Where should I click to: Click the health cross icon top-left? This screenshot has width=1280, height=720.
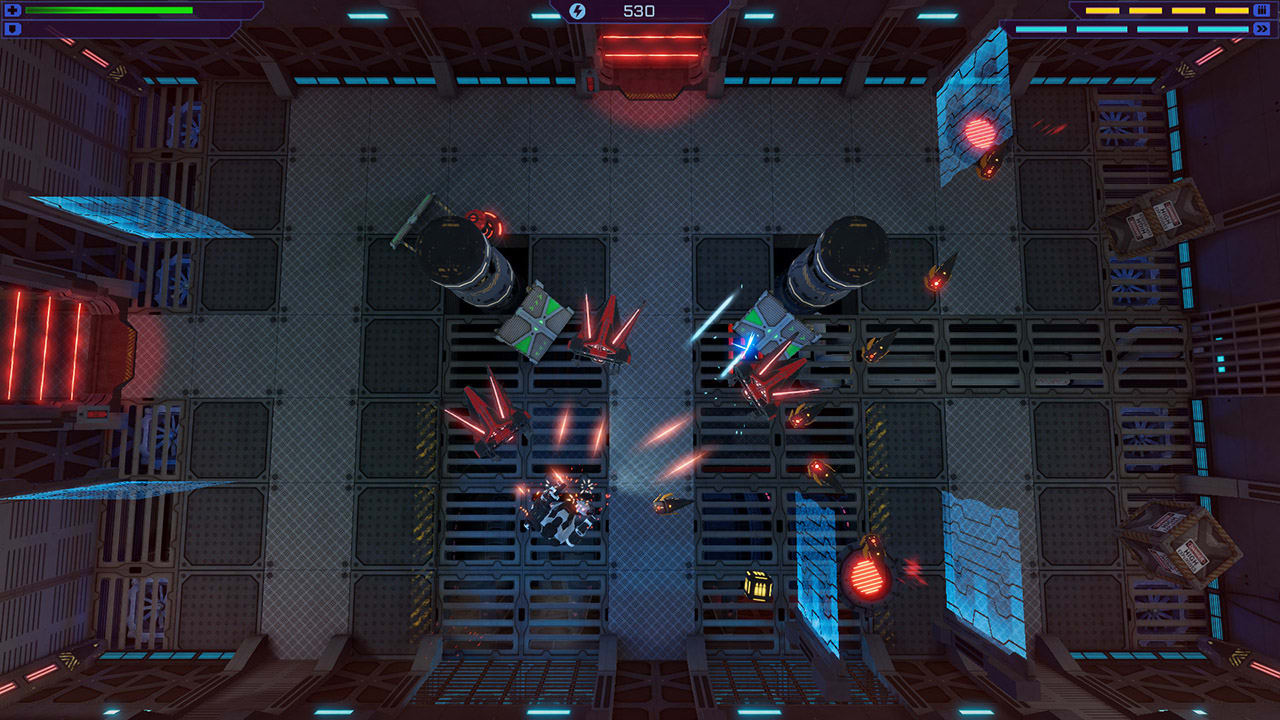(x=12, y=10)
